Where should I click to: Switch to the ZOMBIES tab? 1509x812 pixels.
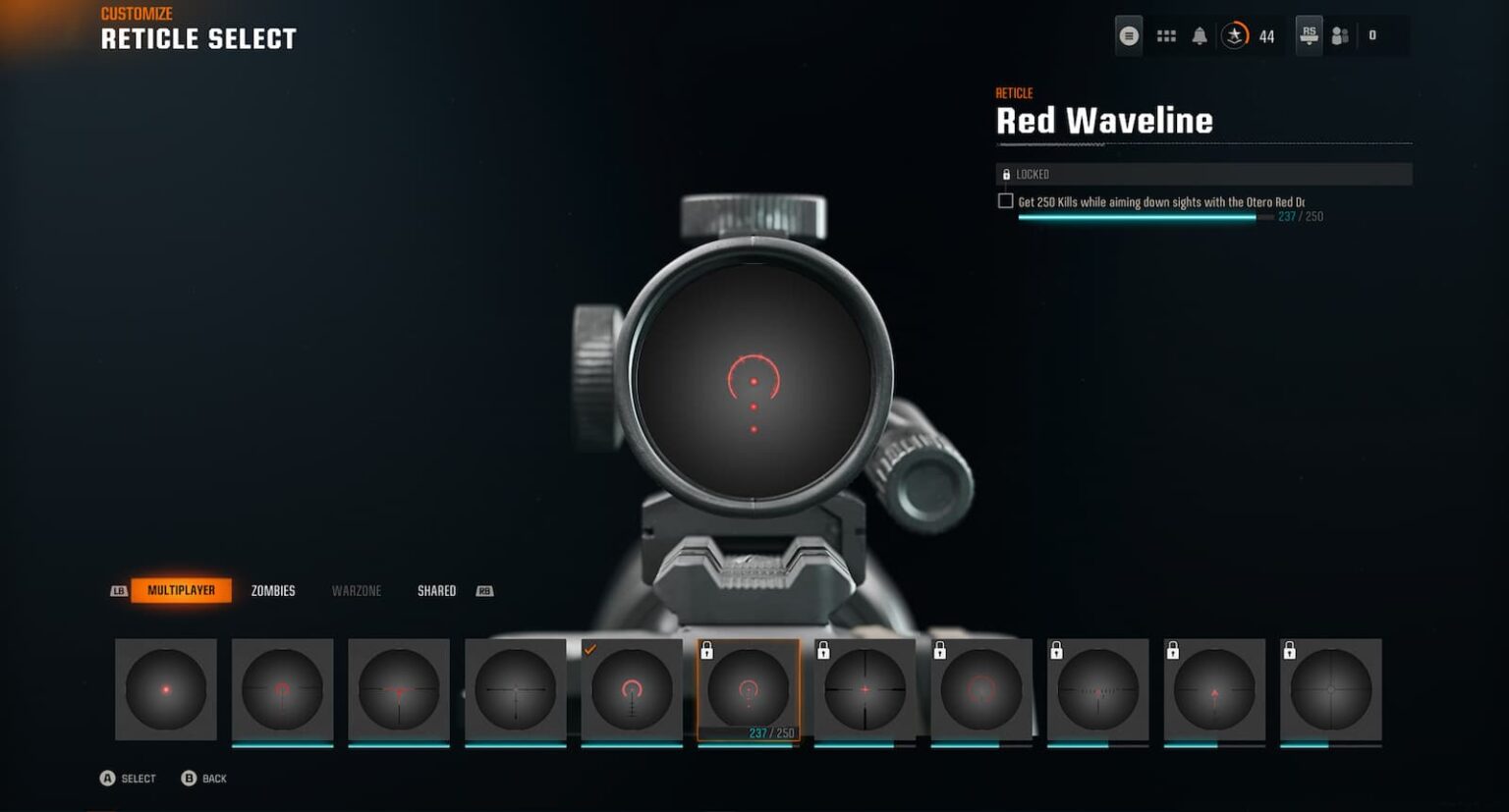tap(274, 590)
